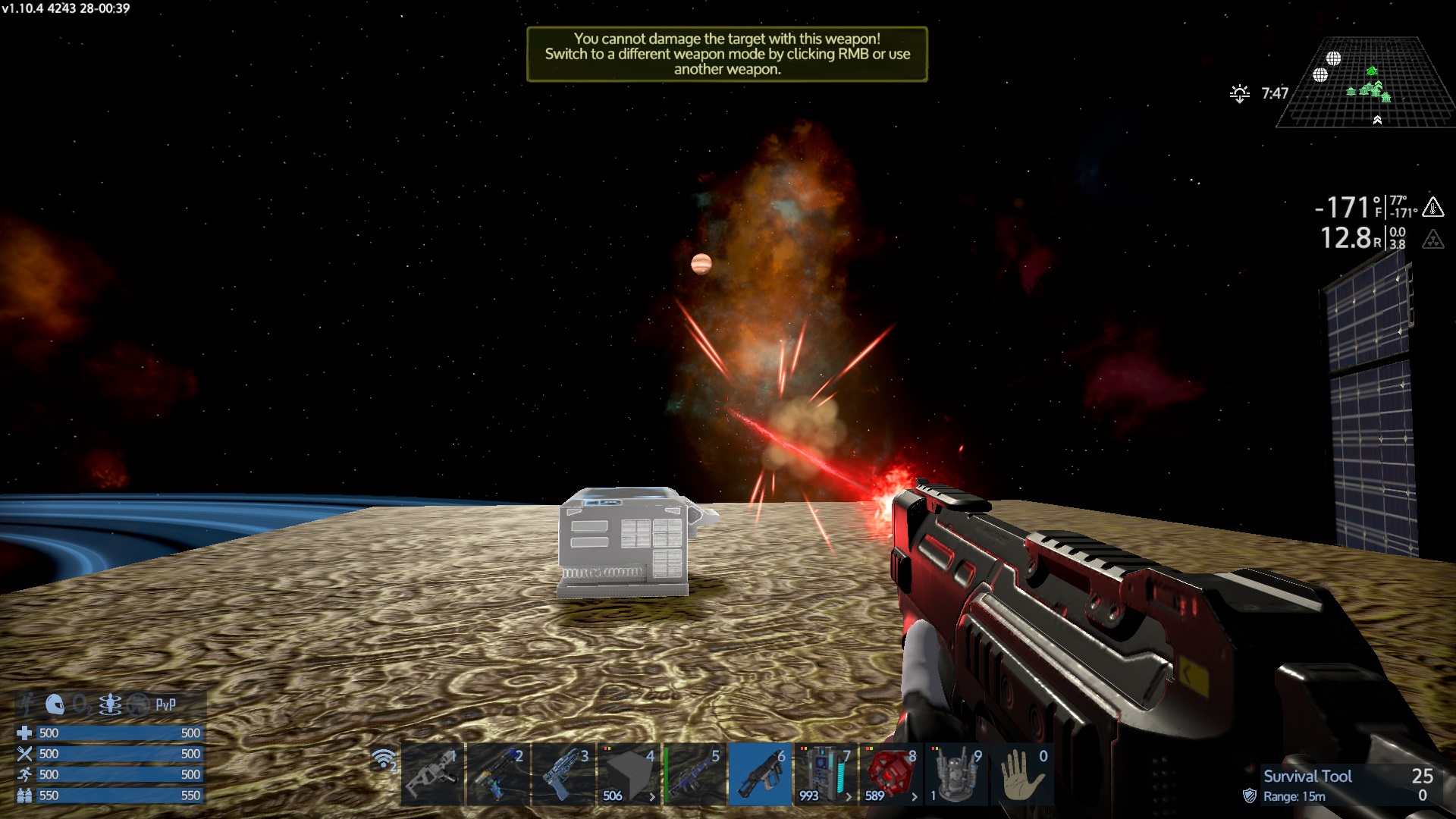The image size is (1456, 819).
Task: Select the red block stack of 589
Action: point(890,775)
